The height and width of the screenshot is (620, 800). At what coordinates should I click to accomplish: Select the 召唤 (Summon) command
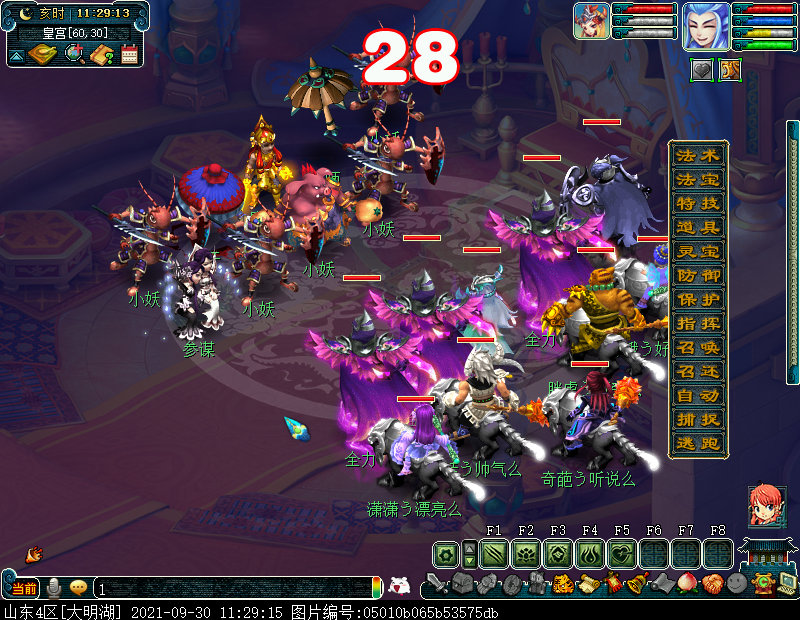[698, 347]
